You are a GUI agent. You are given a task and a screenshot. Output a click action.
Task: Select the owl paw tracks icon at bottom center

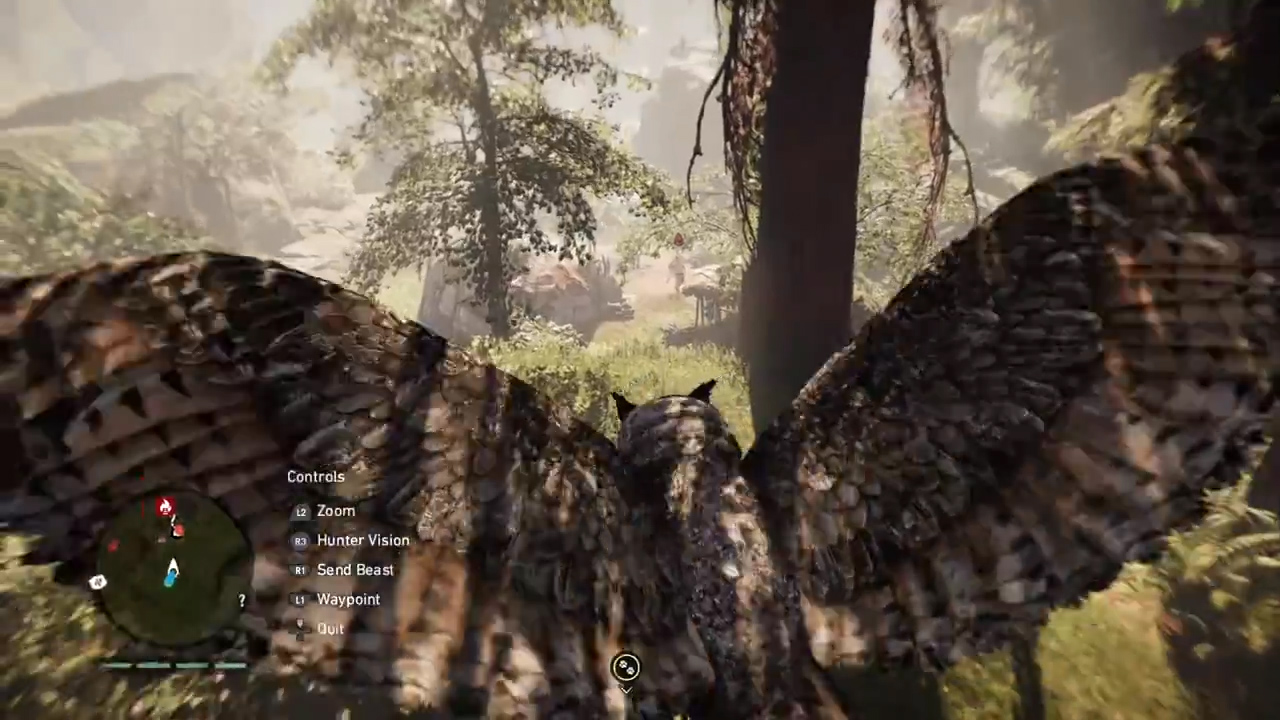pos(625,668)
